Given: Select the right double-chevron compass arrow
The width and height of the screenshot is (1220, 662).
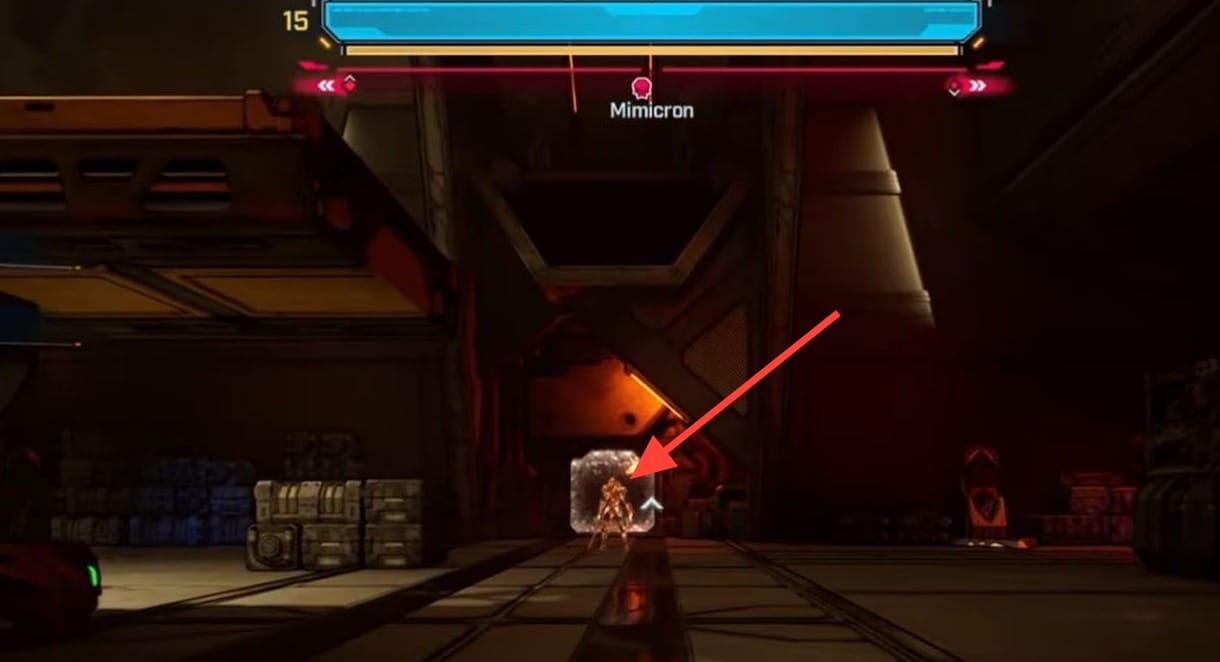Looking at the screenshot, I should pyautogui.click(x=977, y=86).
